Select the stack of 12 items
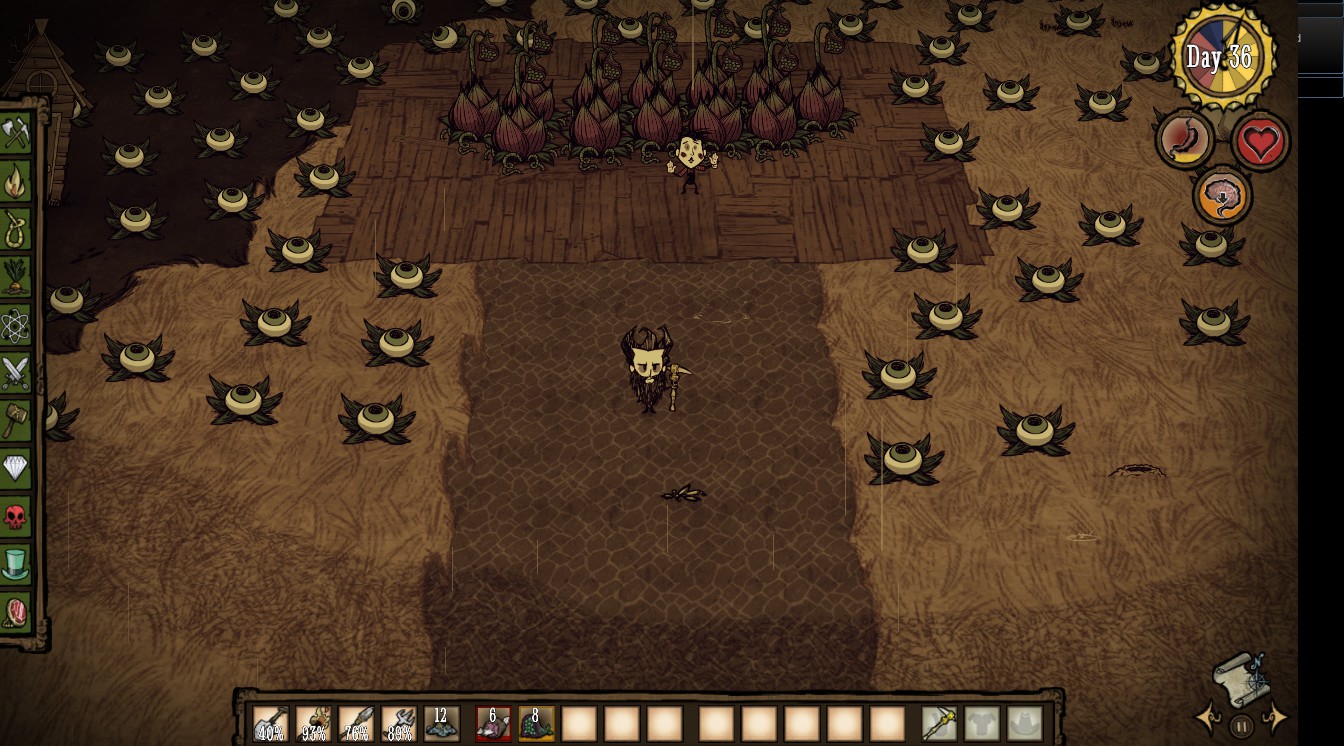Viewport: 1344px width, 746px height. pyautogui.click(x=442, y=723)
